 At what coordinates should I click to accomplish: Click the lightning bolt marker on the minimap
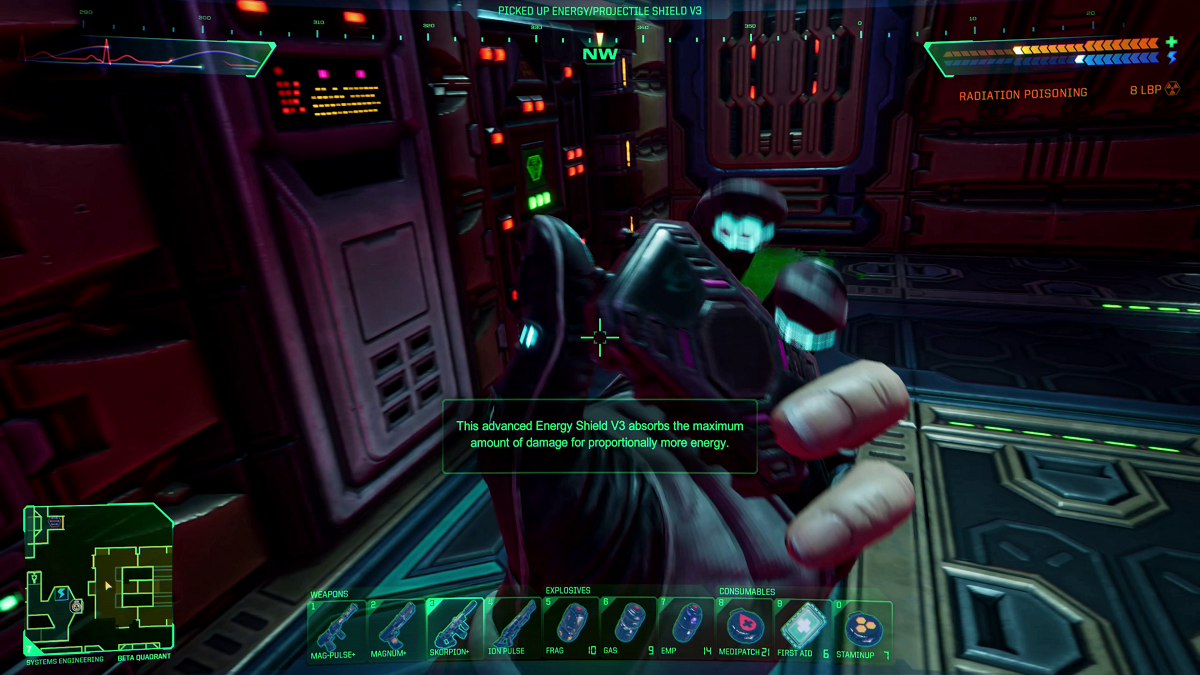point(61,593)
